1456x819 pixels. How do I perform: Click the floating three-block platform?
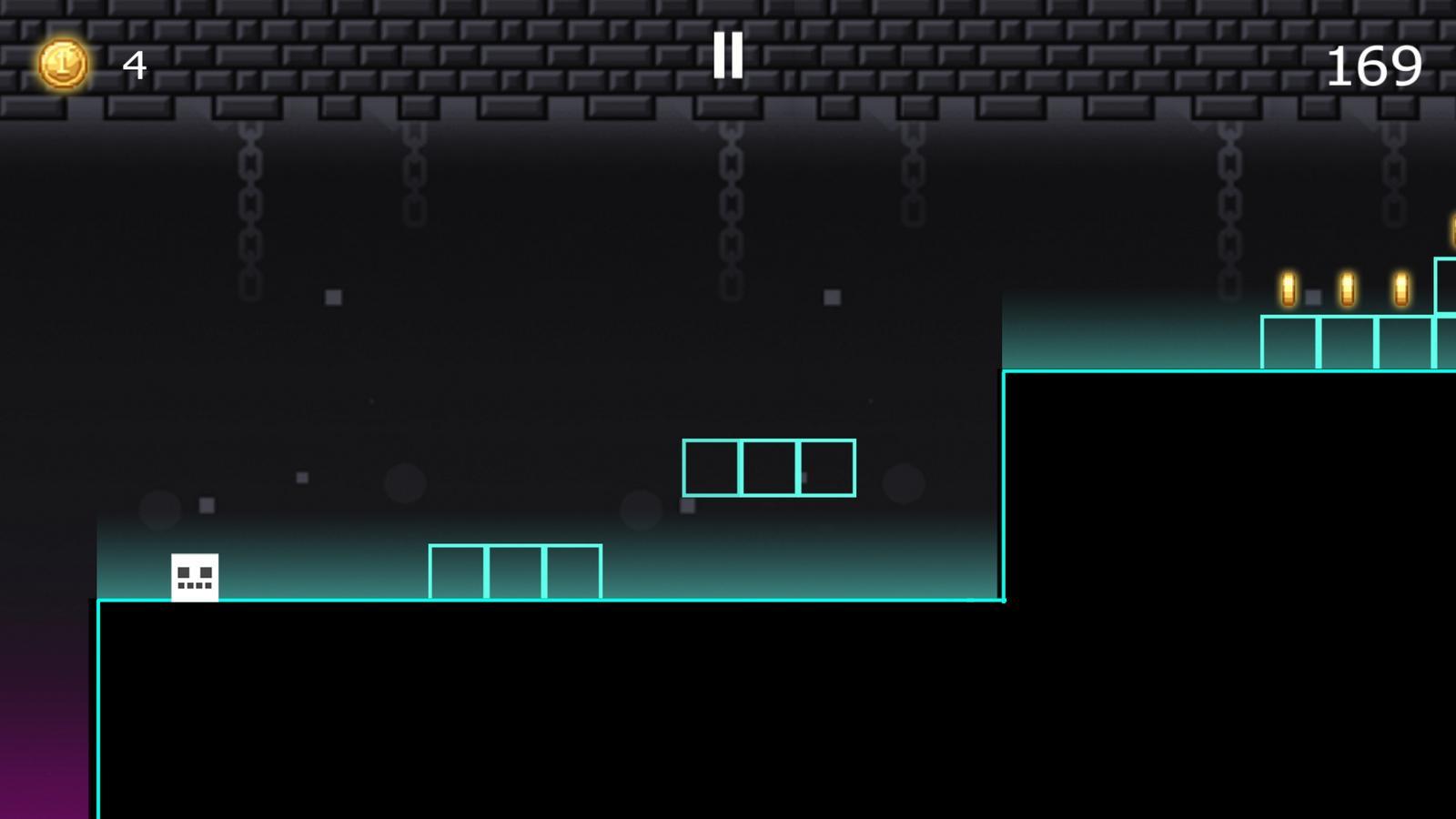(770, 468)
